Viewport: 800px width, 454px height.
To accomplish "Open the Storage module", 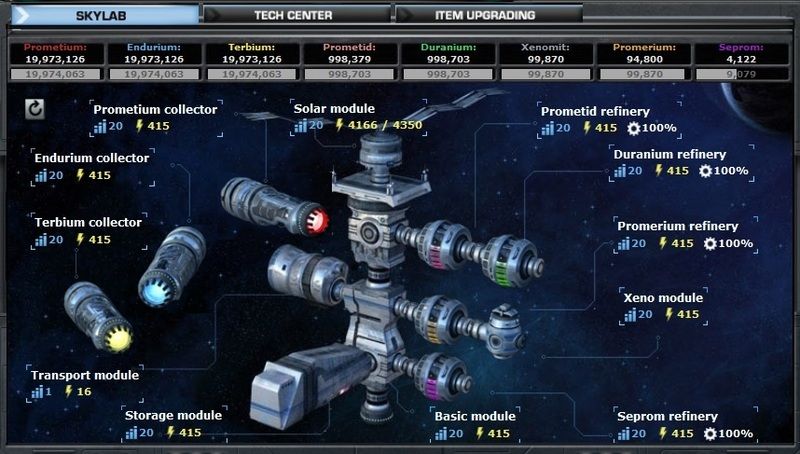I will click(173, 415).
